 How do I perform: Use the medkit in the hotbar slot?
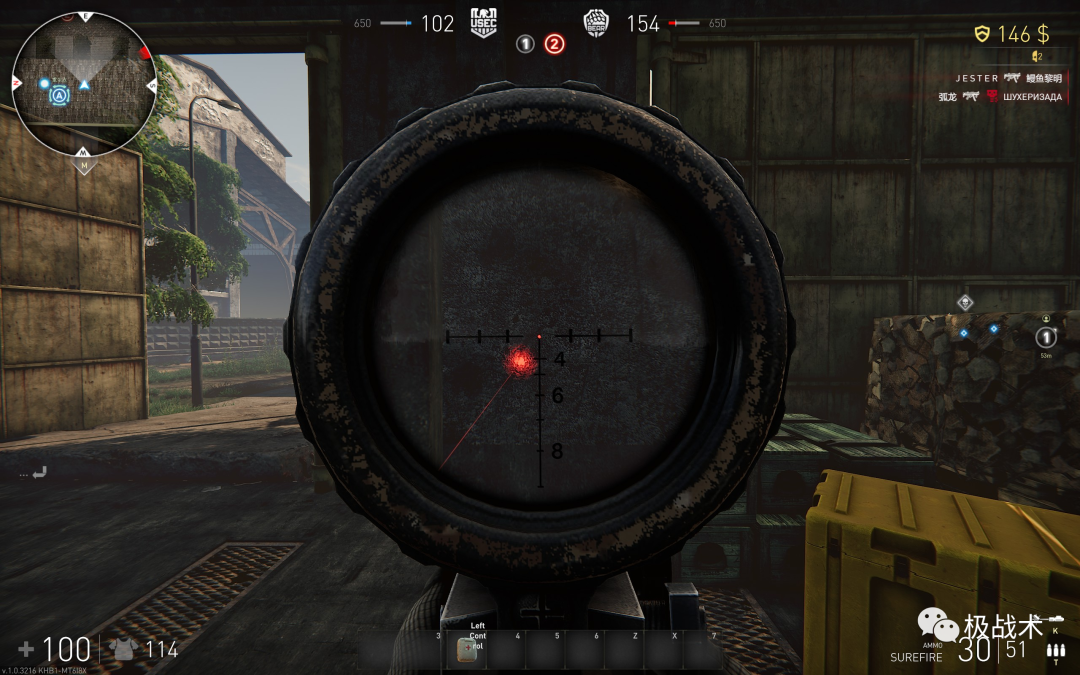pyautogui.click(x=466, y=649)
